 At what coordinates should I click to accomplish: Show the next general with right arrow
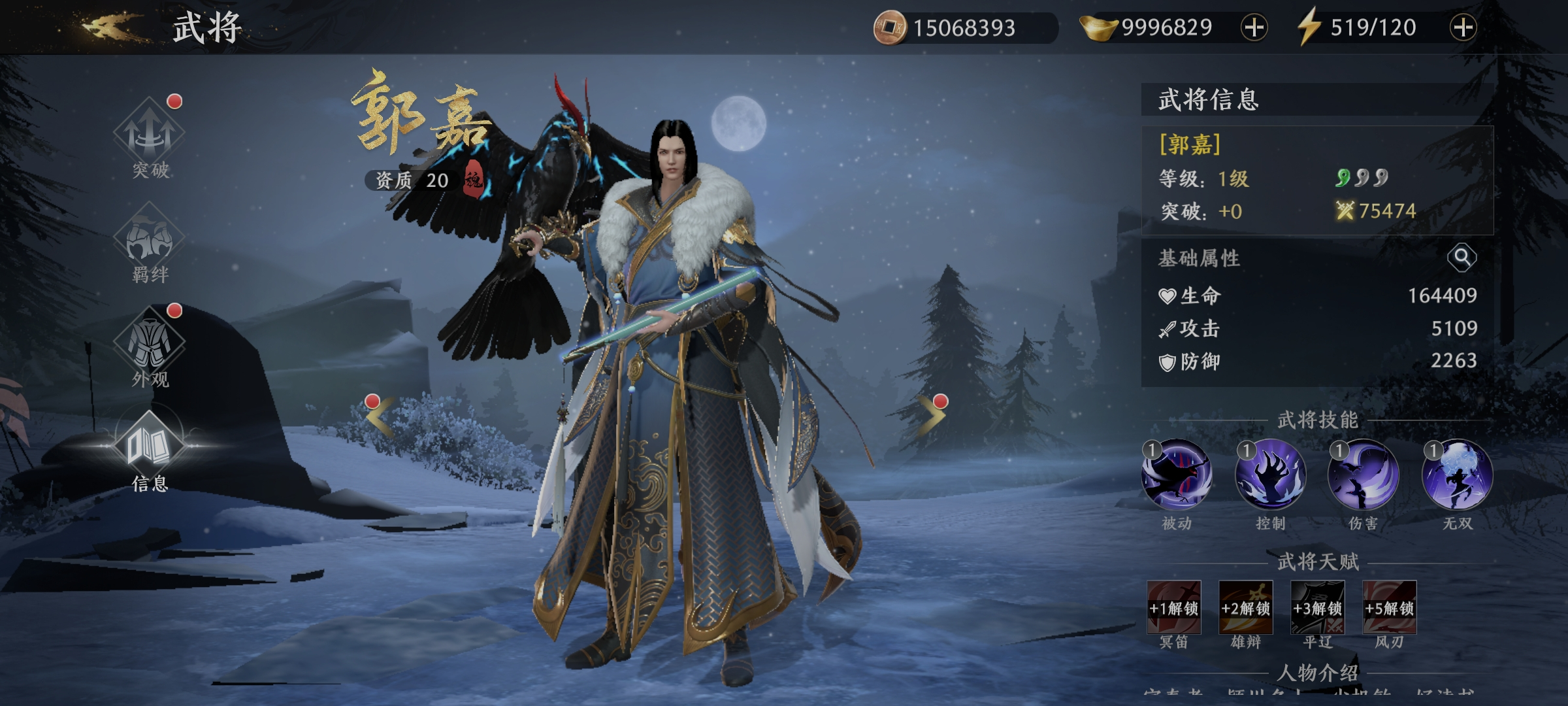(x=932, y=416)
